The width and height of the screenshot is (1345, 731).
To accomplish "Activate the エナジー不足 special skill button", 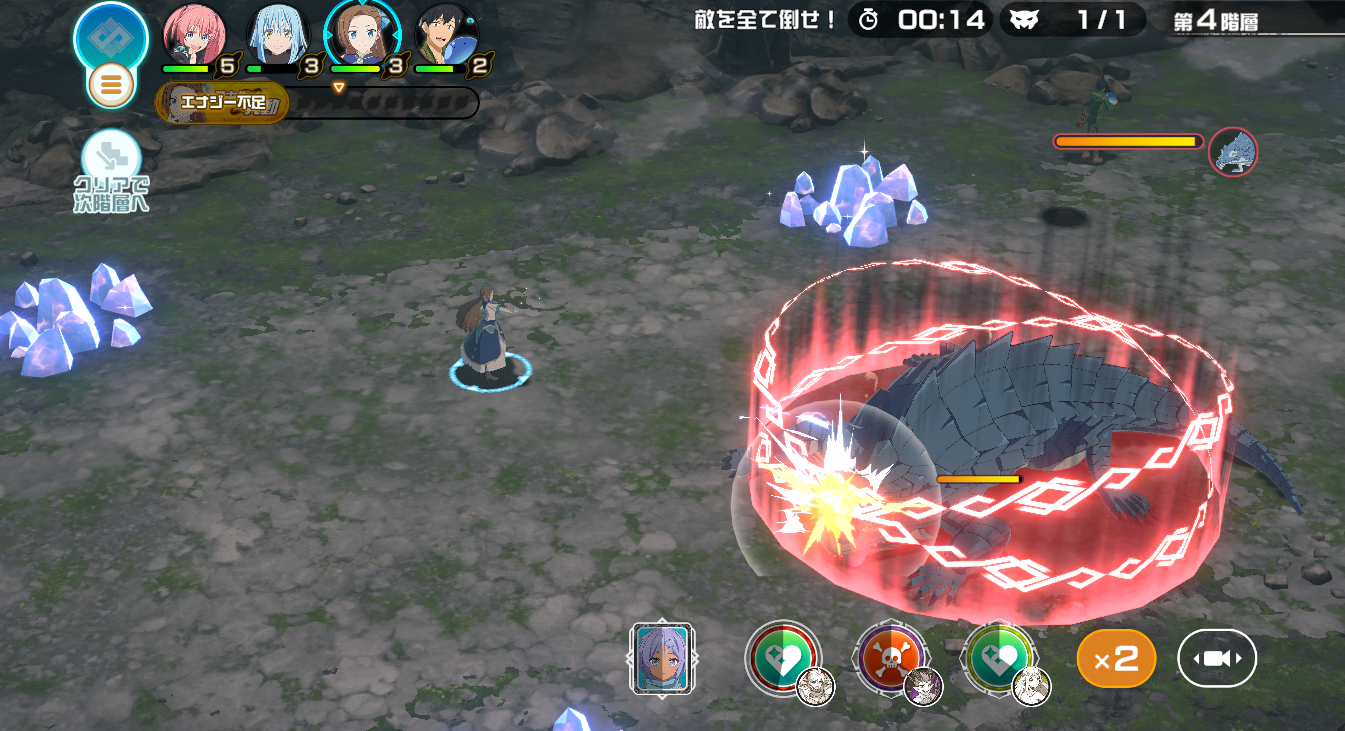I will tap(222, 102).
